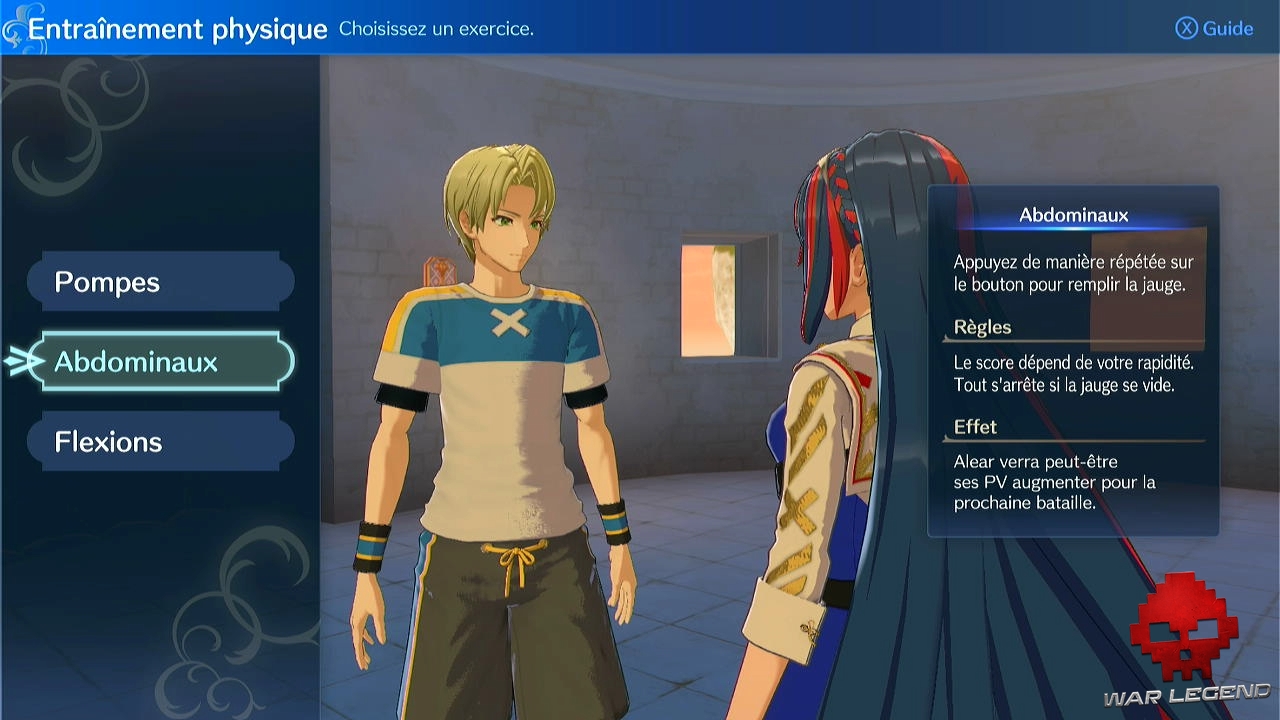Viewport: 1280px width, 720px height.
Task: Expand the Effet section of the info panel
Action: pyautogui.click(x=975, y=426)
